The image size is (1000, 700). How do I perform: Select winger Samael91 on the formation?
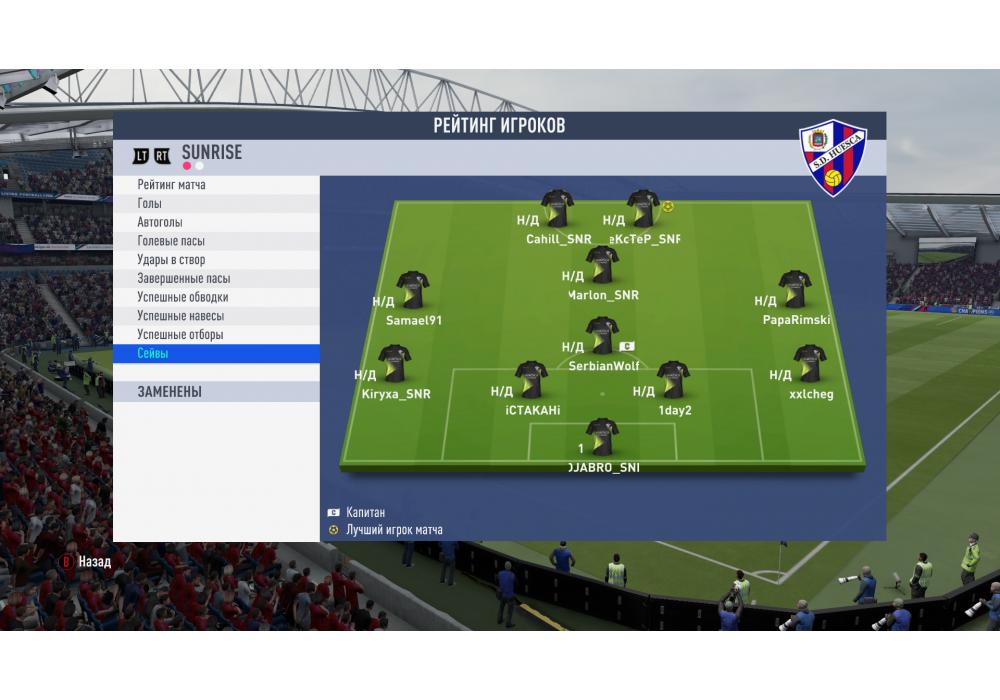pos(412,289)
